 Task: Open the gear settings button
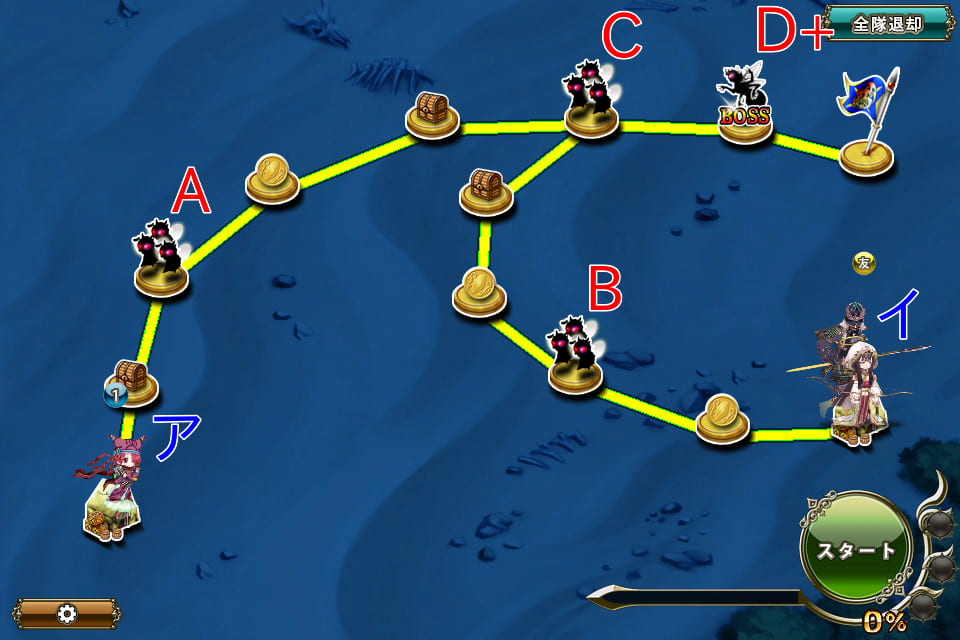pyautogui.click(x=67, y=613)
